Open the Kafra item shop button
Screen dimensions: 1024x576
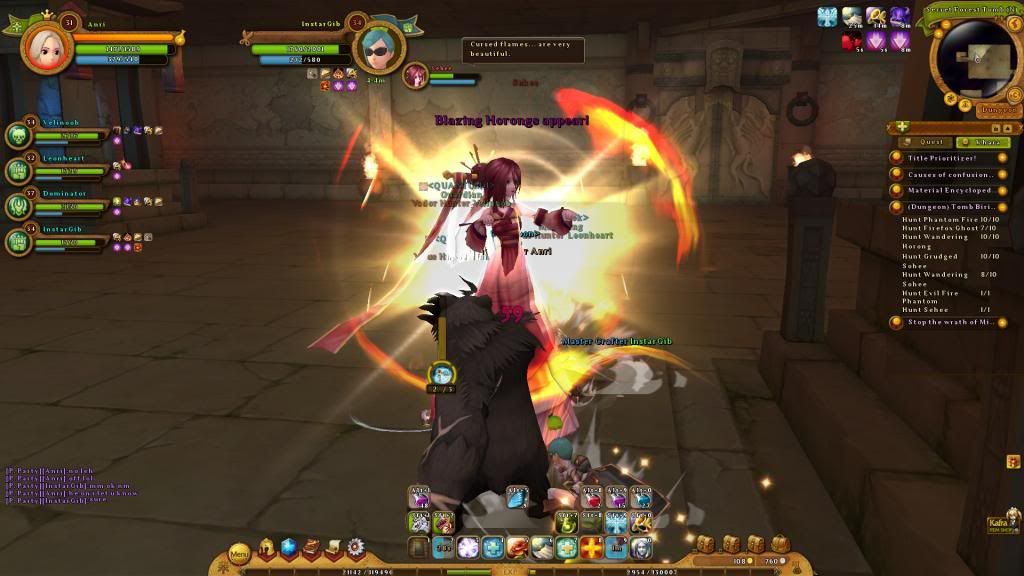click(1001, 521)
